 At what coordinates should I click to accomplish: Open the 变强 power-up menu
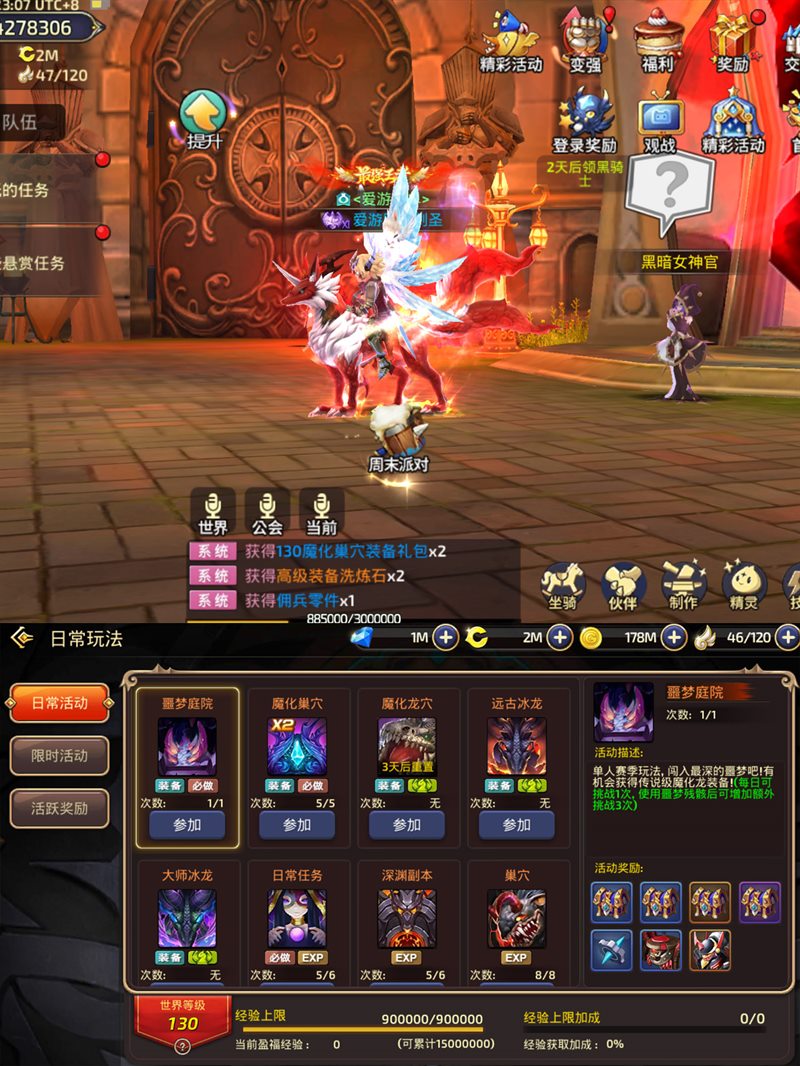586,40
